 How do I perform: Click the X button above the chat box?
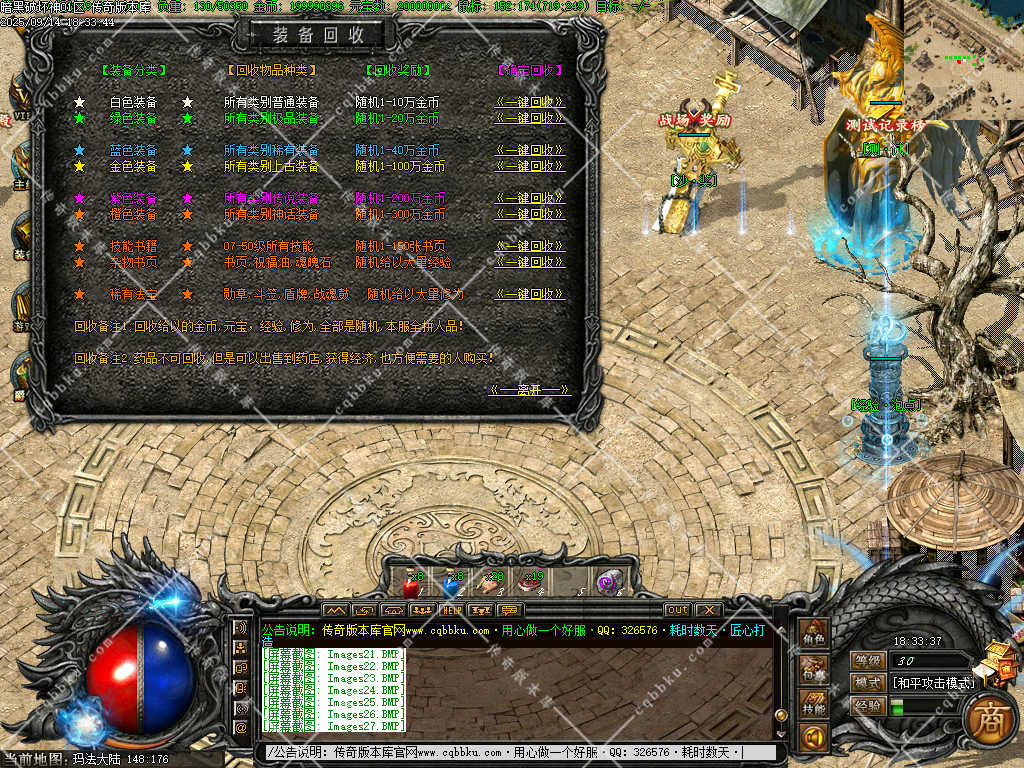coord(708,610)
